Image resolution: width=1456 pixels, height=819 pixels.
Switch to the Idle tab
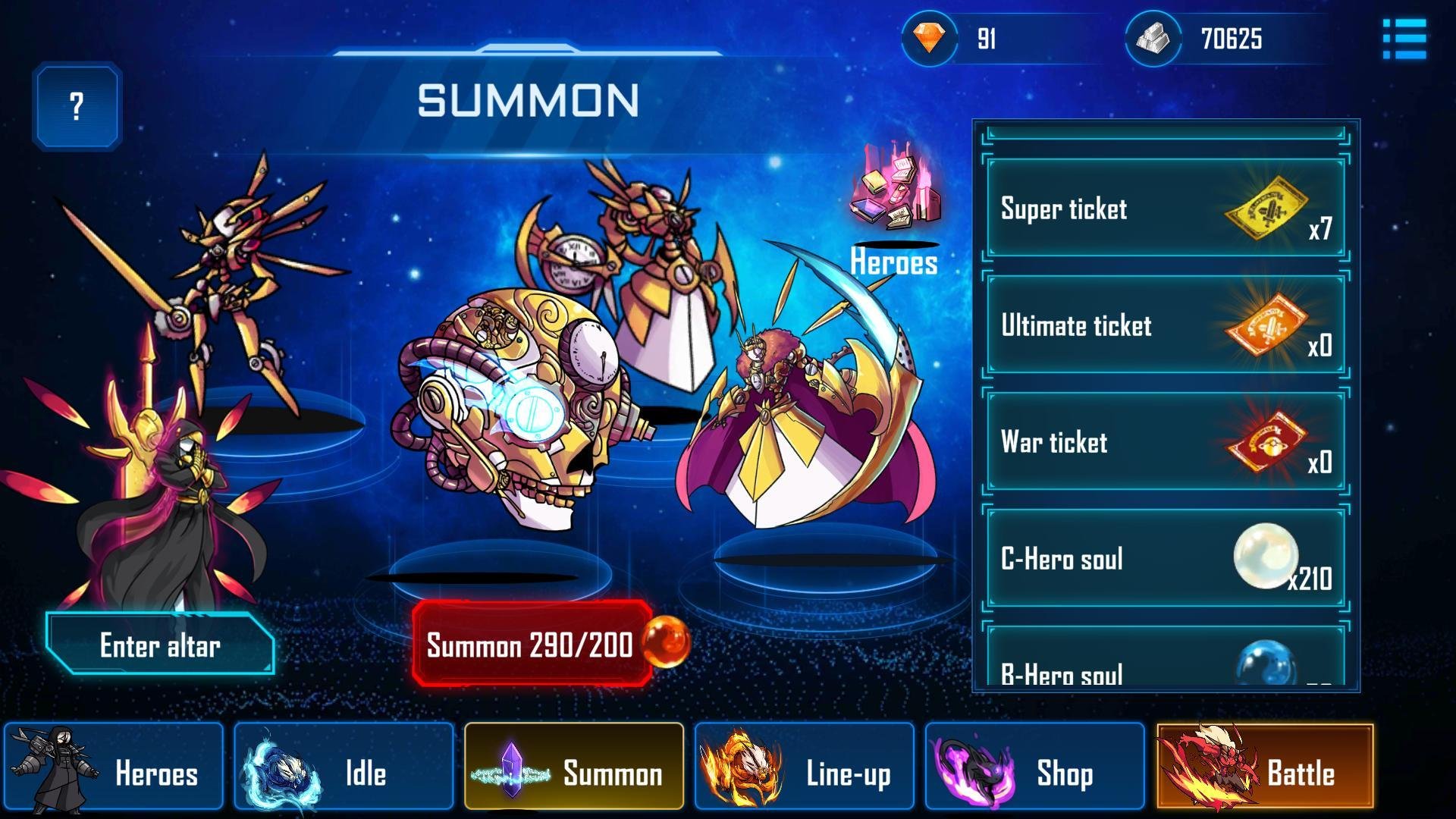click(344, 767)
